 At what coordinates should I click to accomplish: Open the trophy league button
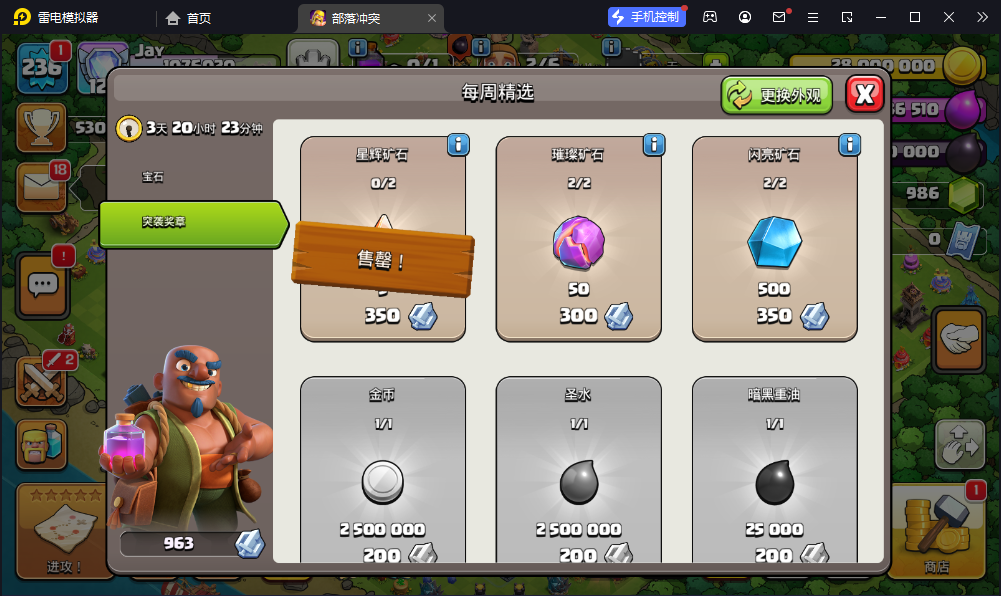[x=41, y=126]
